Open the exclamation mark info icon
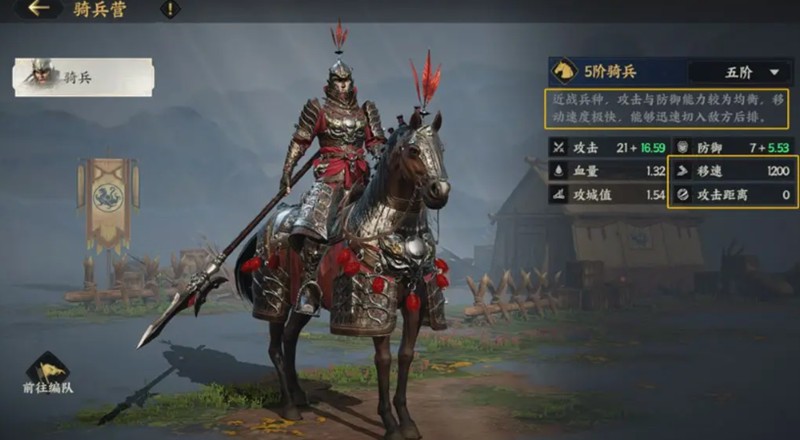The width and height of the screenshot is (800, 440). pyautogui.click(x=171, y=9)
